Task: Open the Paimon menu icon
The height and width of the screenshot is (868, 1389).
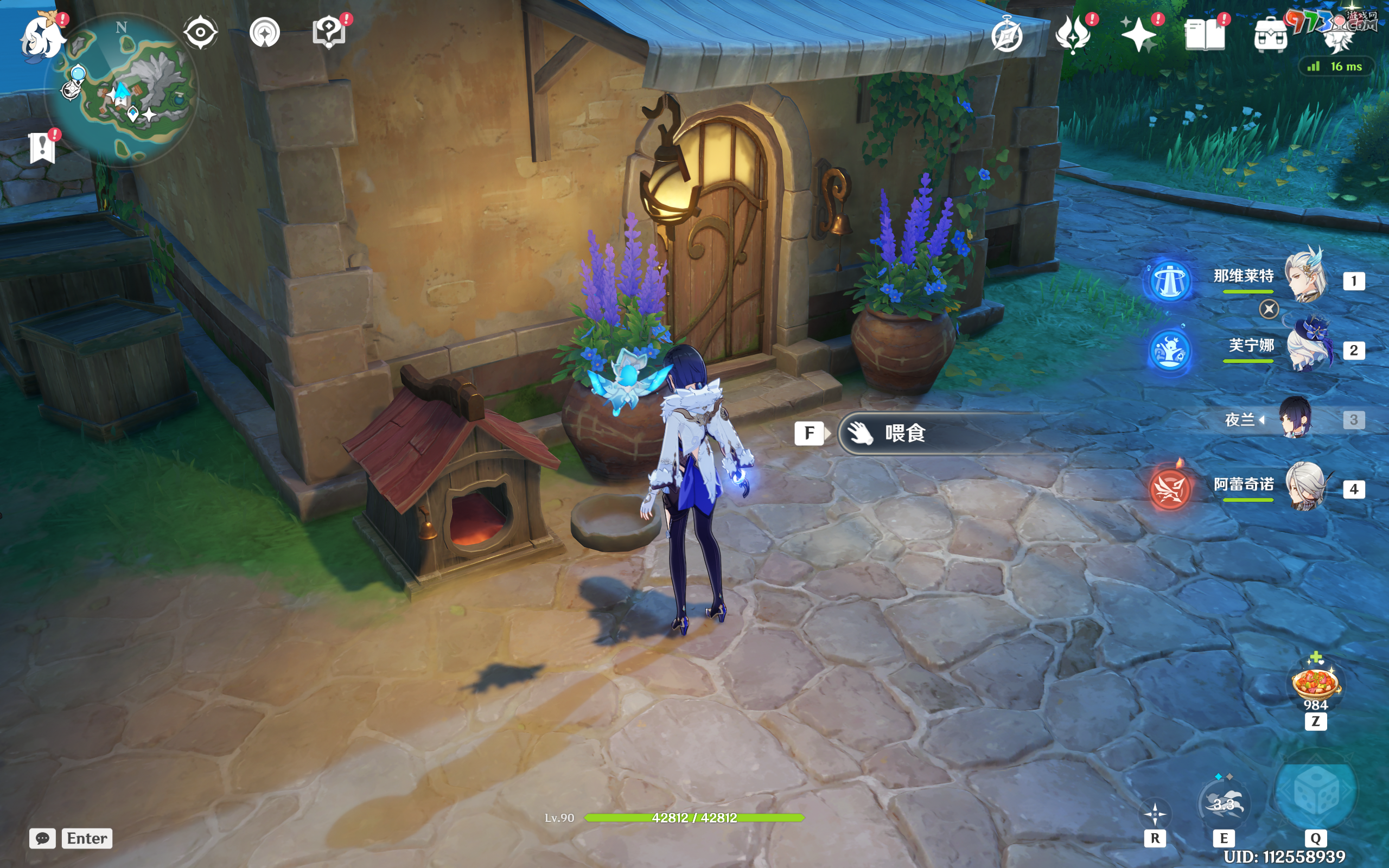Action: pos(41,37)
